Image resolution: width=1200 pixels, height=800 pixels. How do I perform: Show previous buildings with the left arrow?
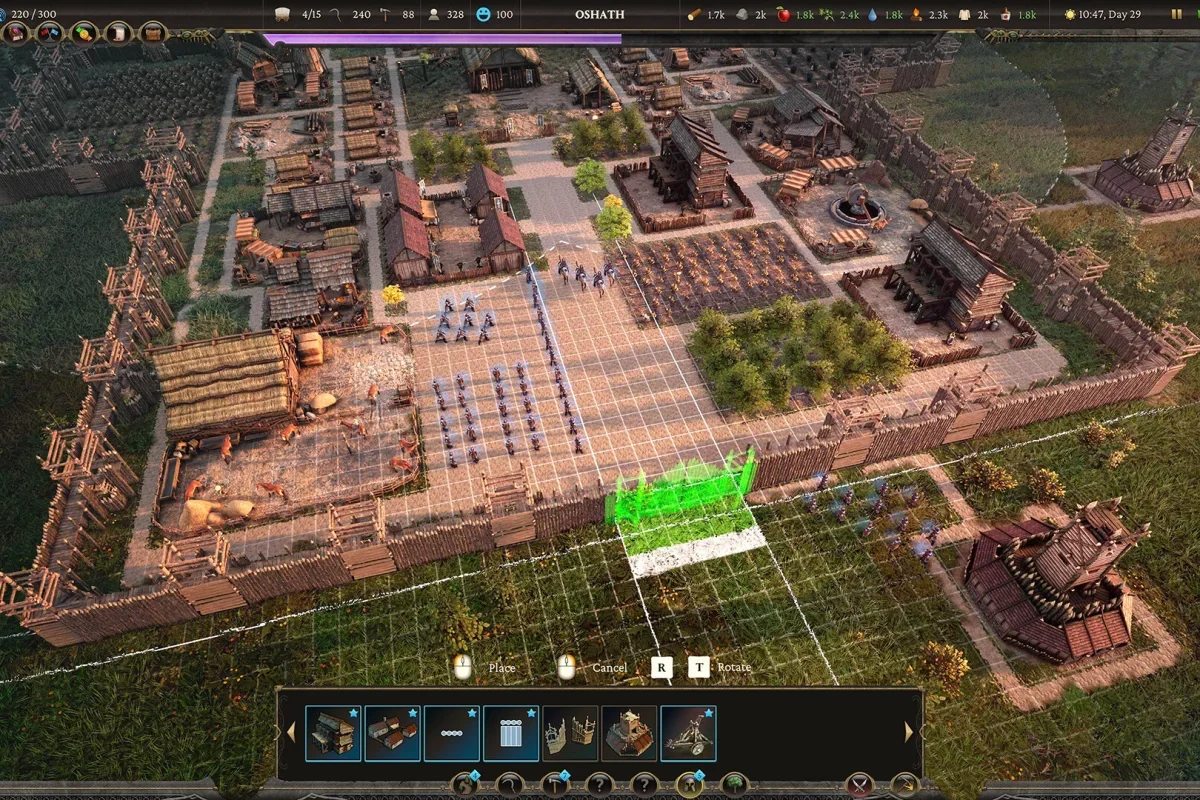(291, 733)
